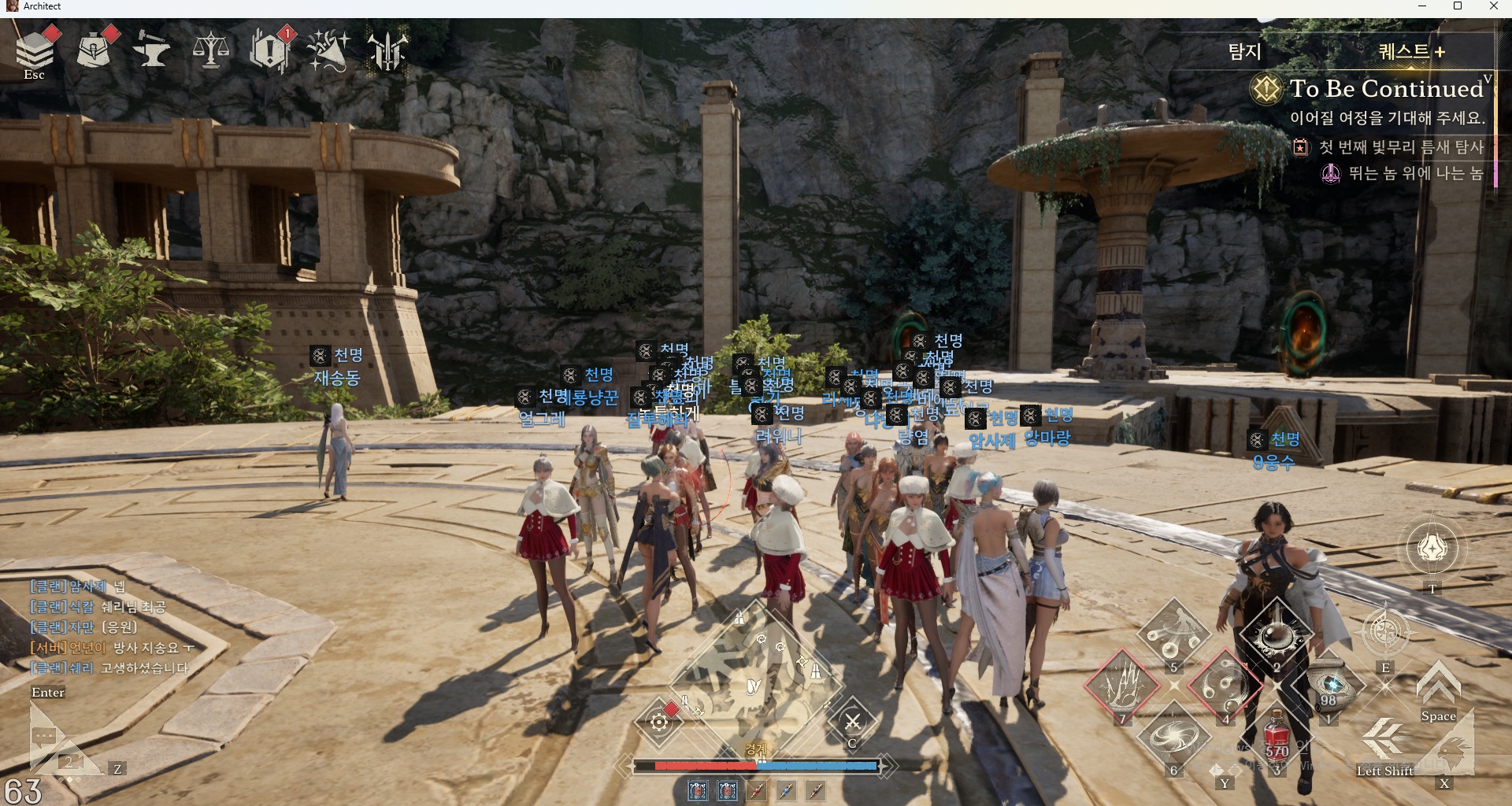Open the crossed swords and trumpets menu
This screenshot has width=1512, height=806.
(x=387, y=50)
